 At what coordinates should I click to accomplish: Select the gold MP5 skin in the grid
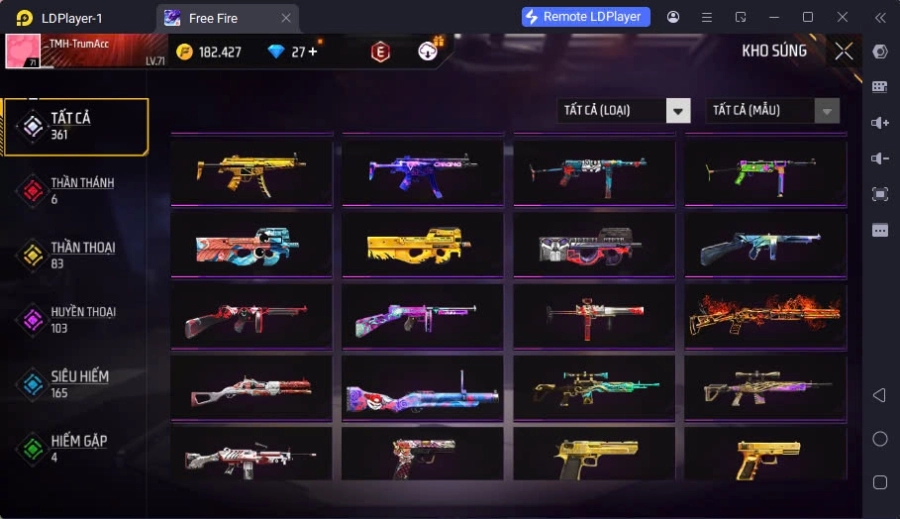point(251,170)
